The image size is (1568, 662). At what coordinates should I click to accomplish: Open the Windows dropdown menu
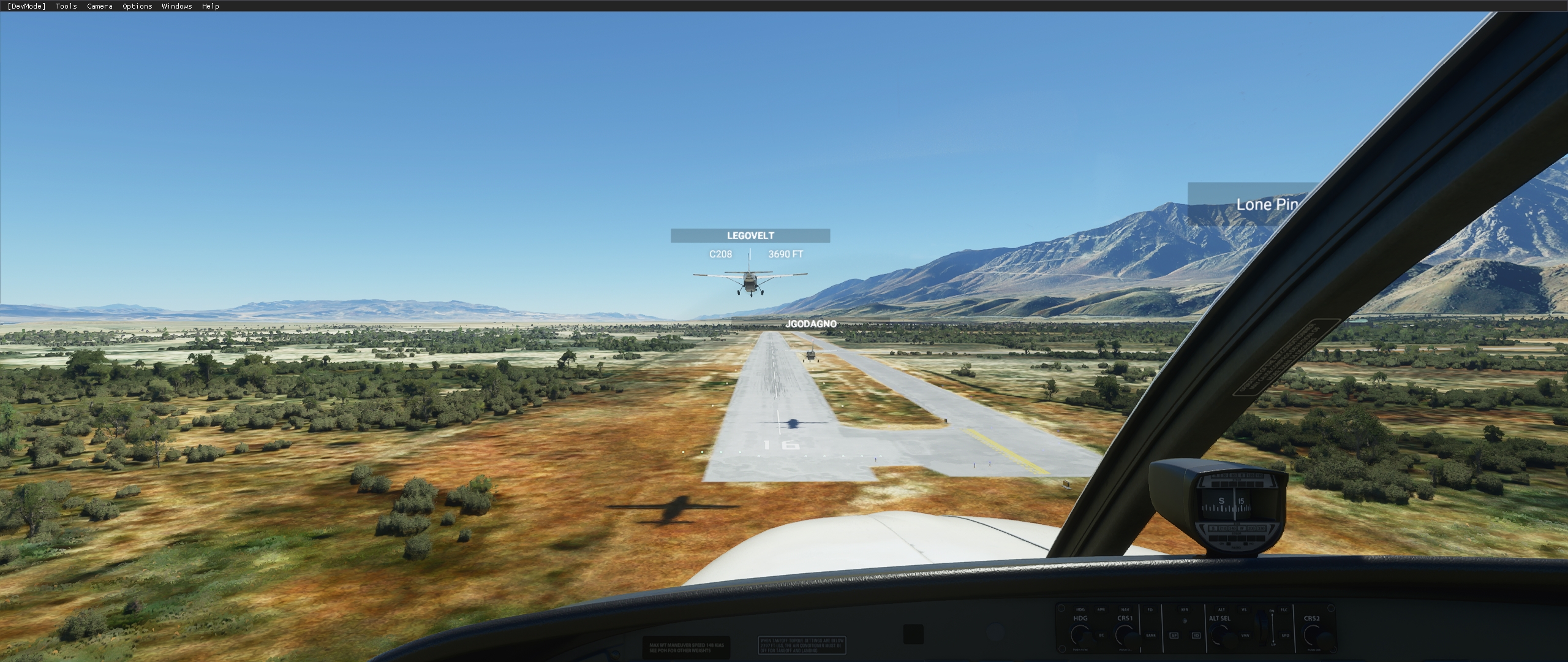pos(176,6)
